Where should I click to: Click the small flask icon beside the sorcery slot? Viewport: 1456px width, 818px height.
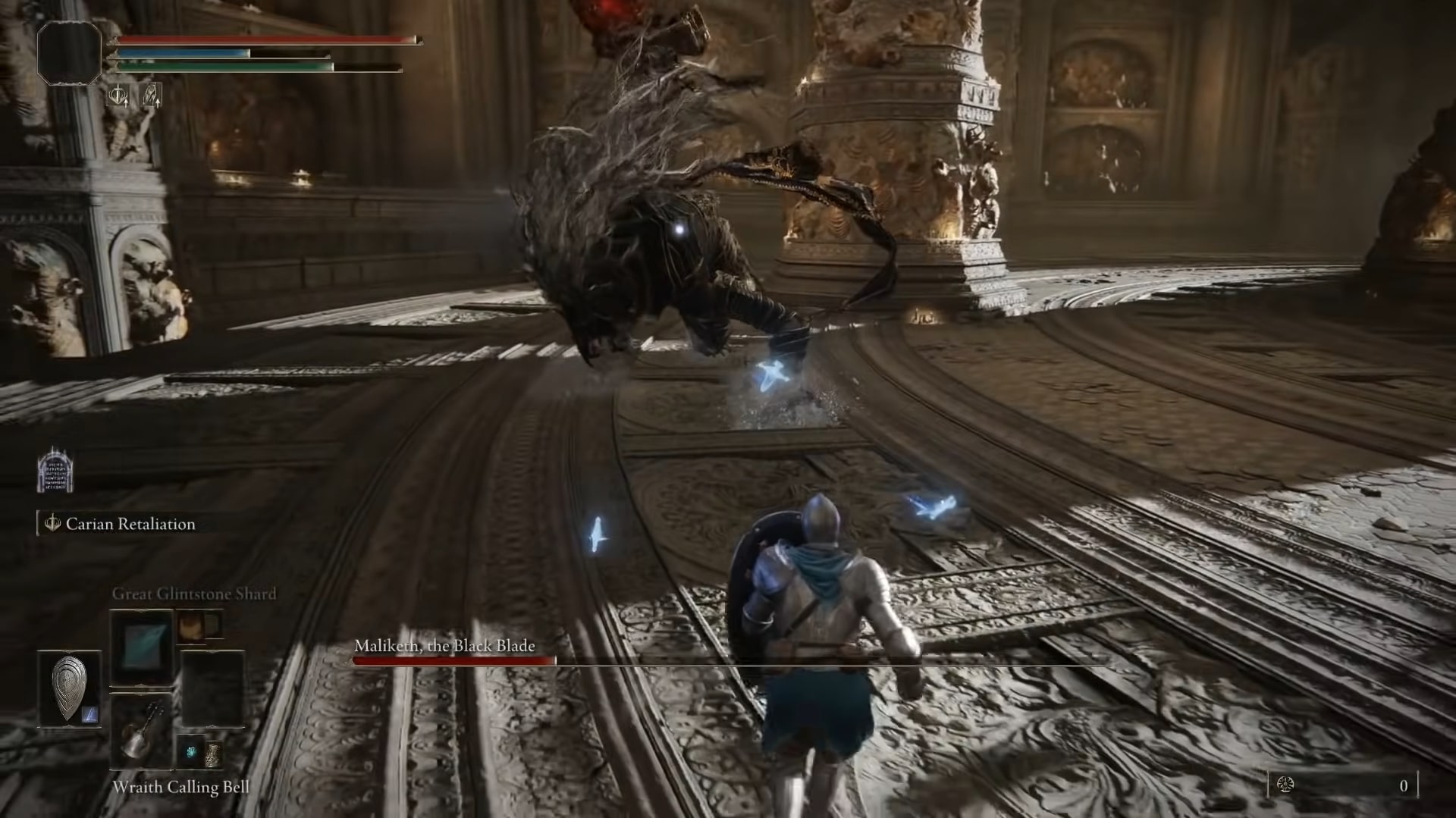coord(190,625)
